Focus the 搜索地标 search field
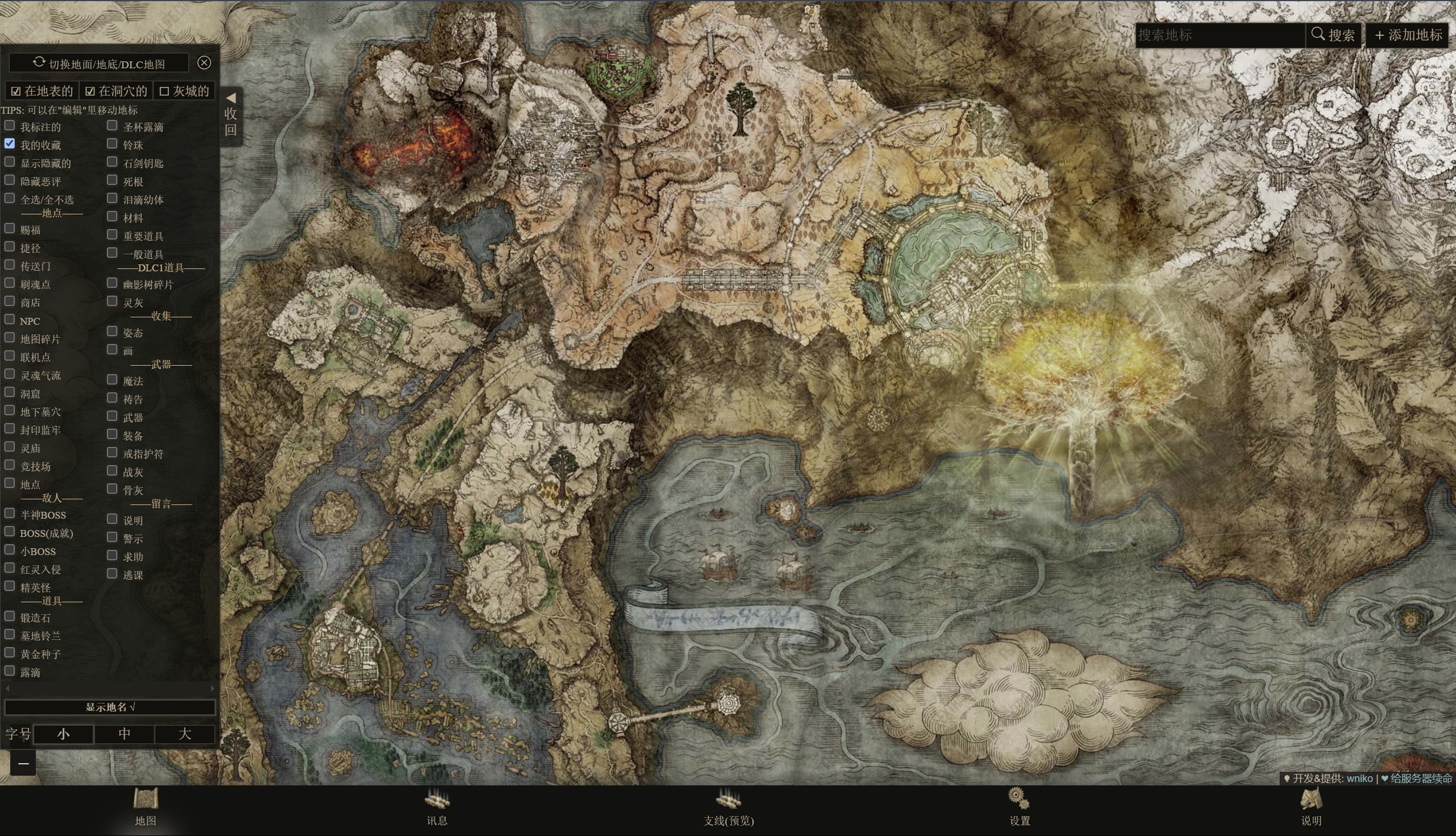 1220,35
